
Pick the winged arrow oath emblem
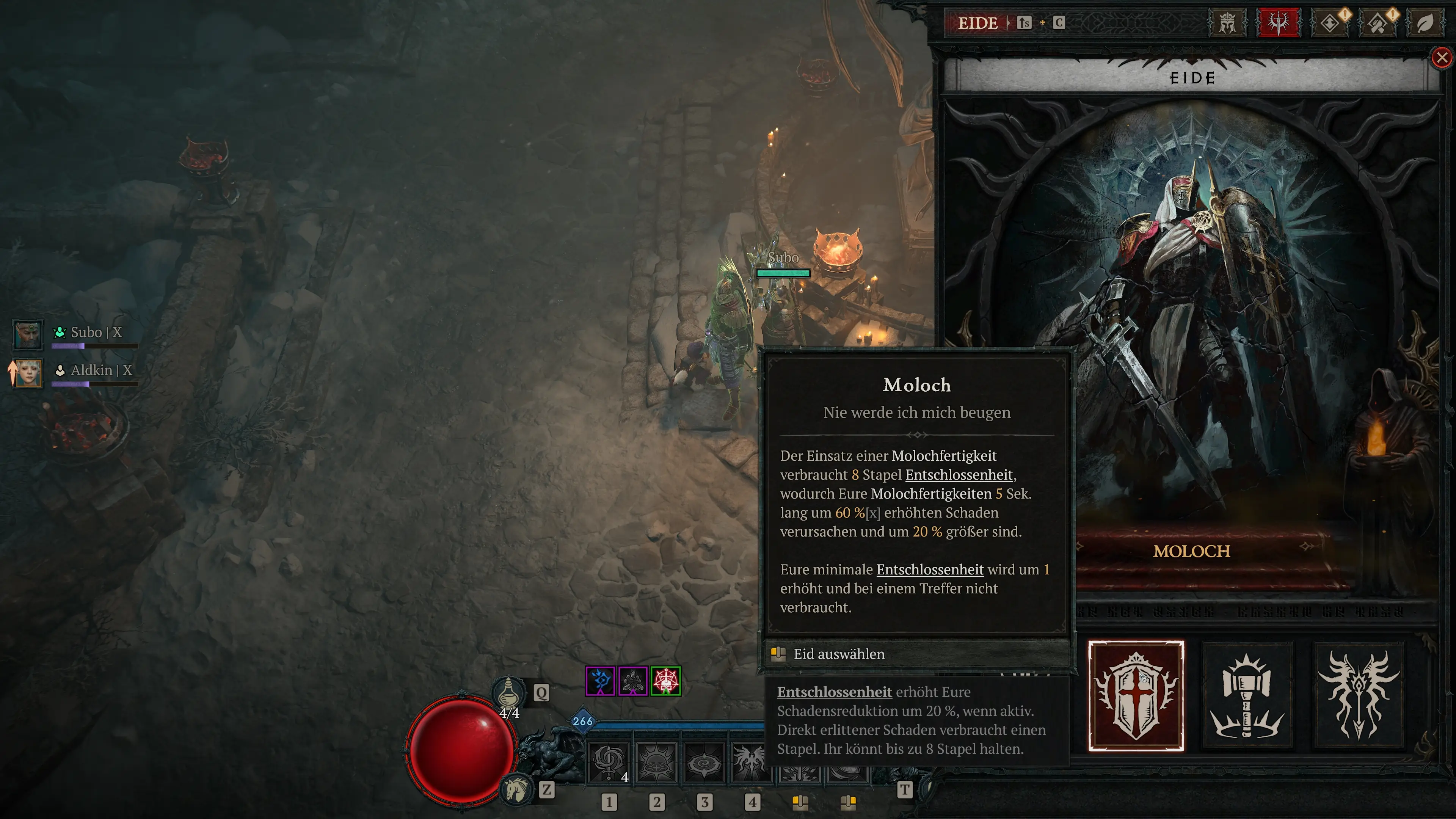pyautogui.click(x=1358, y=696)
